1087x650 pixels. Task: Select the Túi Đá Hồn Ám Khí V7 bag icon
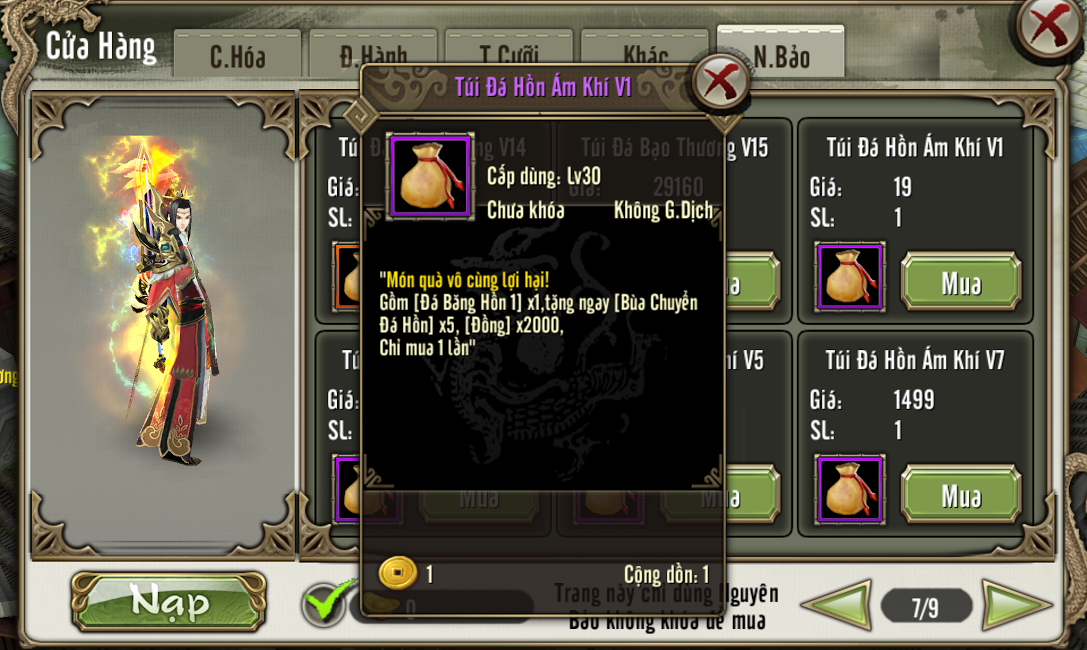click(x=850, y=490)
